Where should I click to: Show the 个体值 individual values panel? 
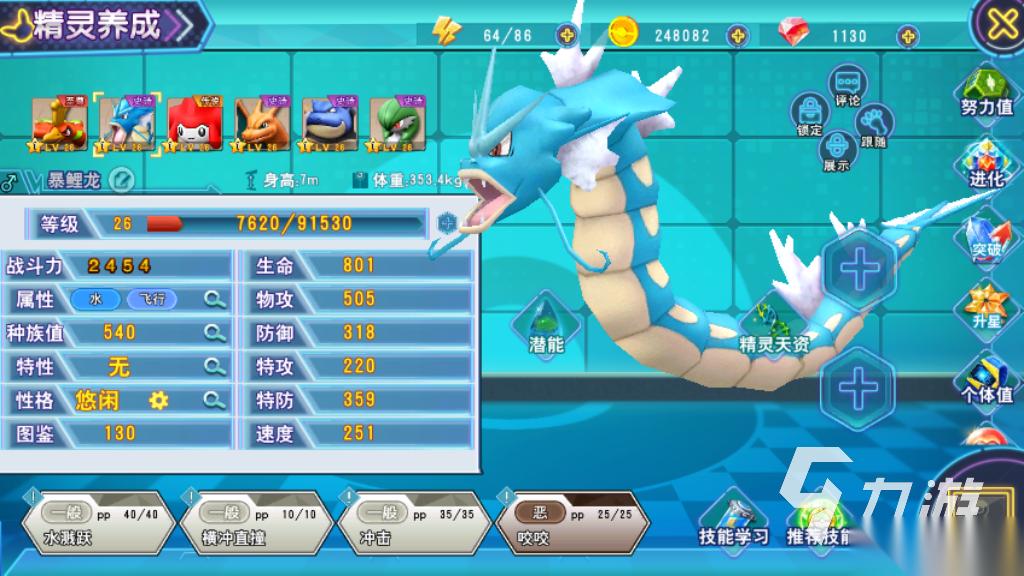click(x=986, y=380)
